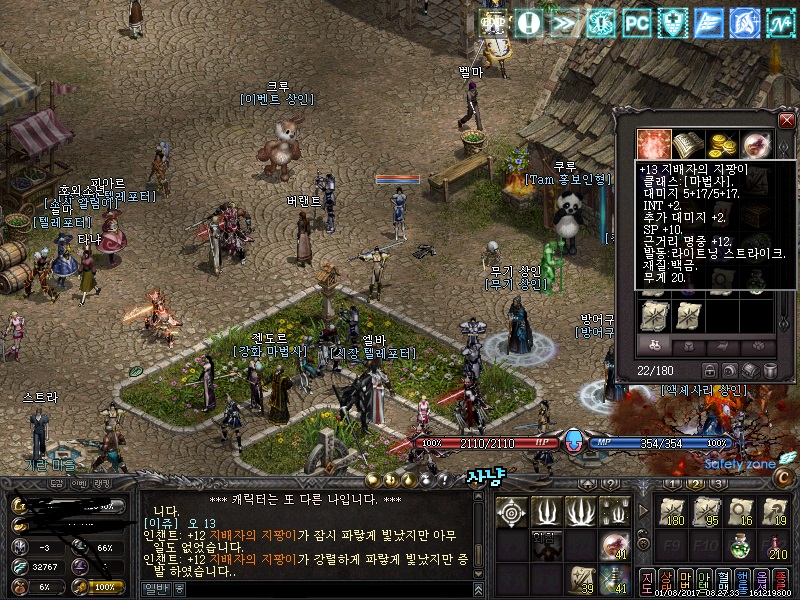Open the map via 지도 button
This screenshot has width=800, height=600.
[647, 579]
